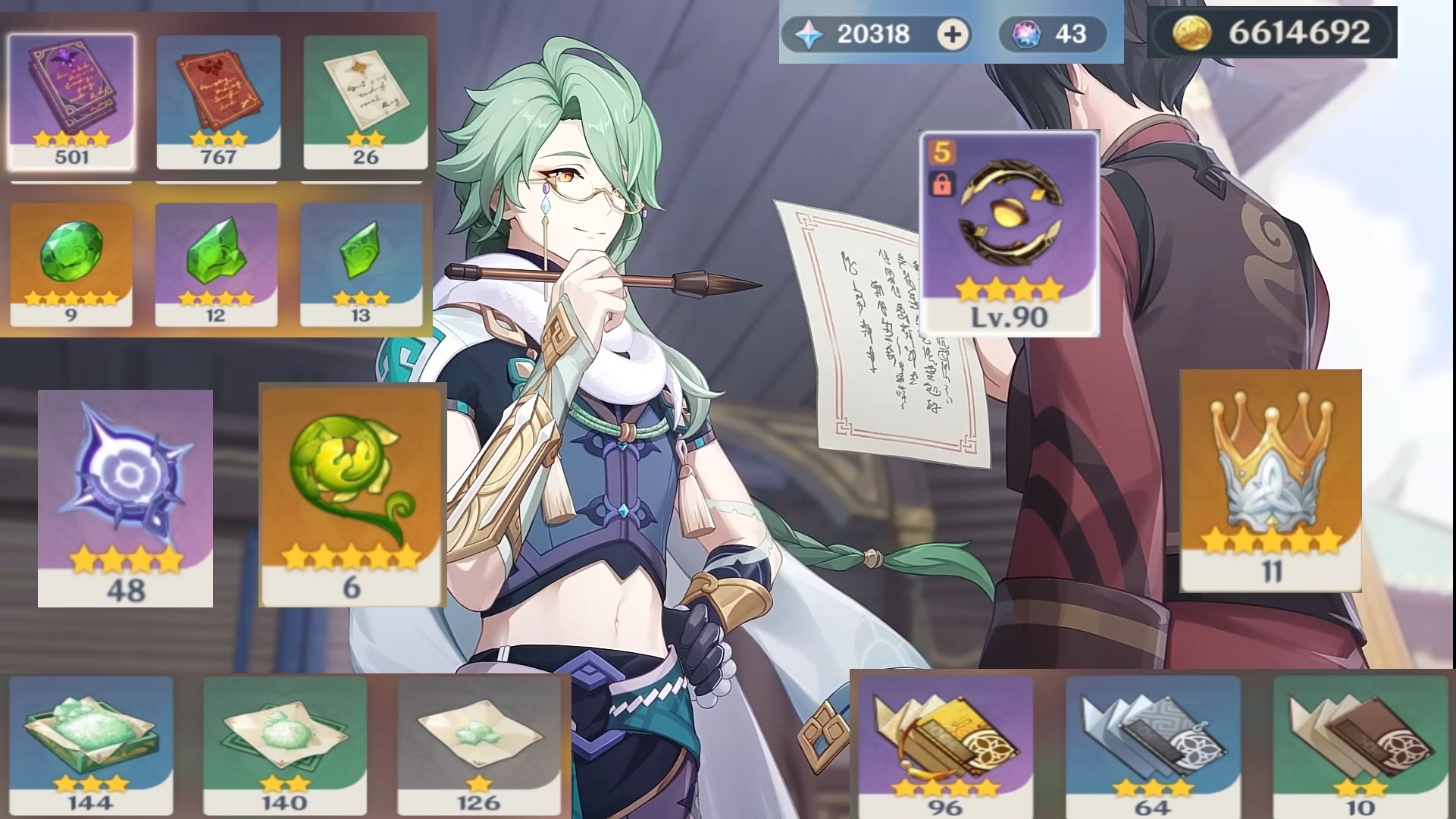Click the plus button beside the Primogem count
This screenshot has width=1456, height=819.
(953, 33)
